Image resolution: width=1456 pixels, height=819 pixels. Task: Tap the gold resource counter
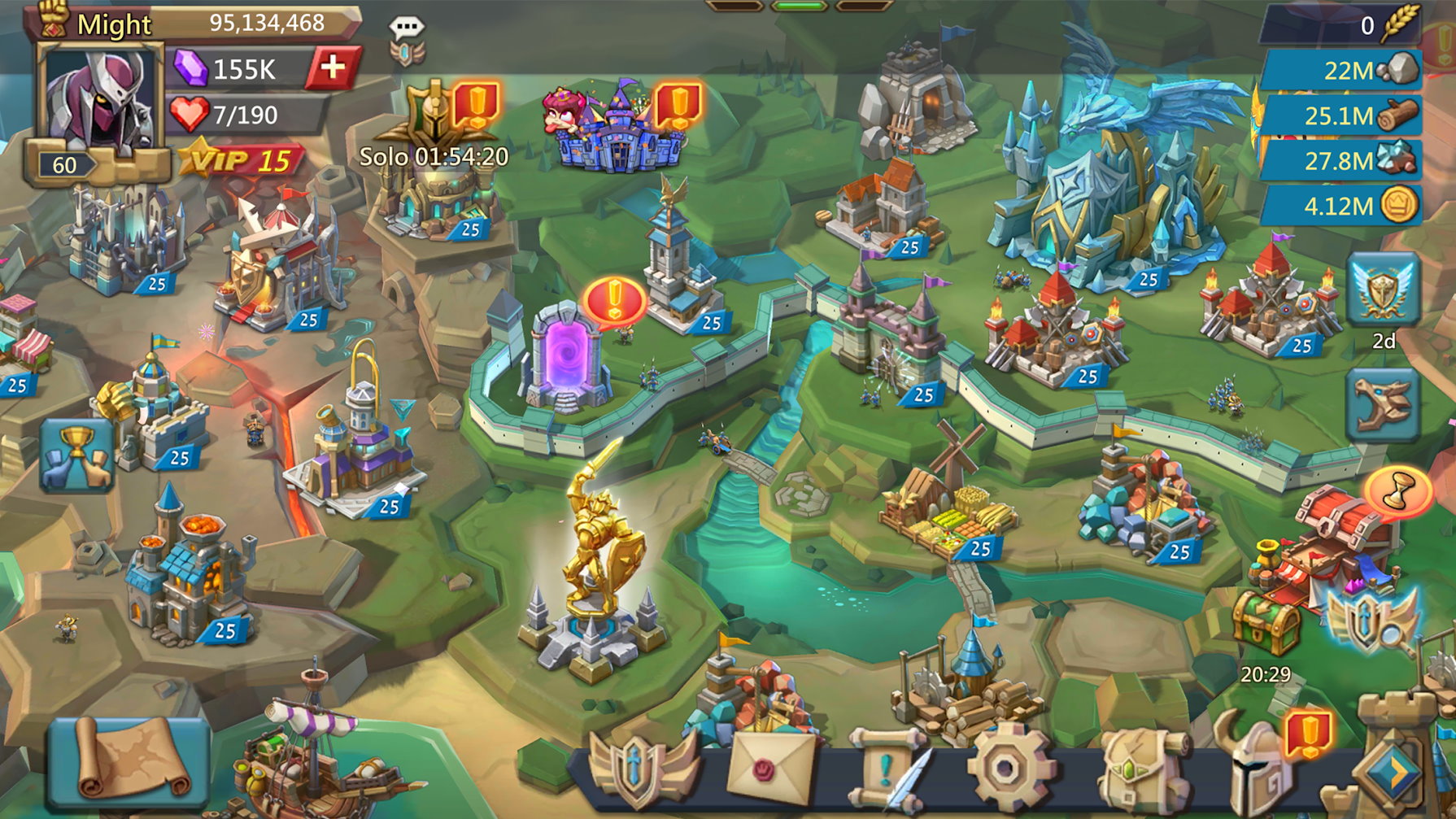pyautogui.click(x=1340, y=207)
